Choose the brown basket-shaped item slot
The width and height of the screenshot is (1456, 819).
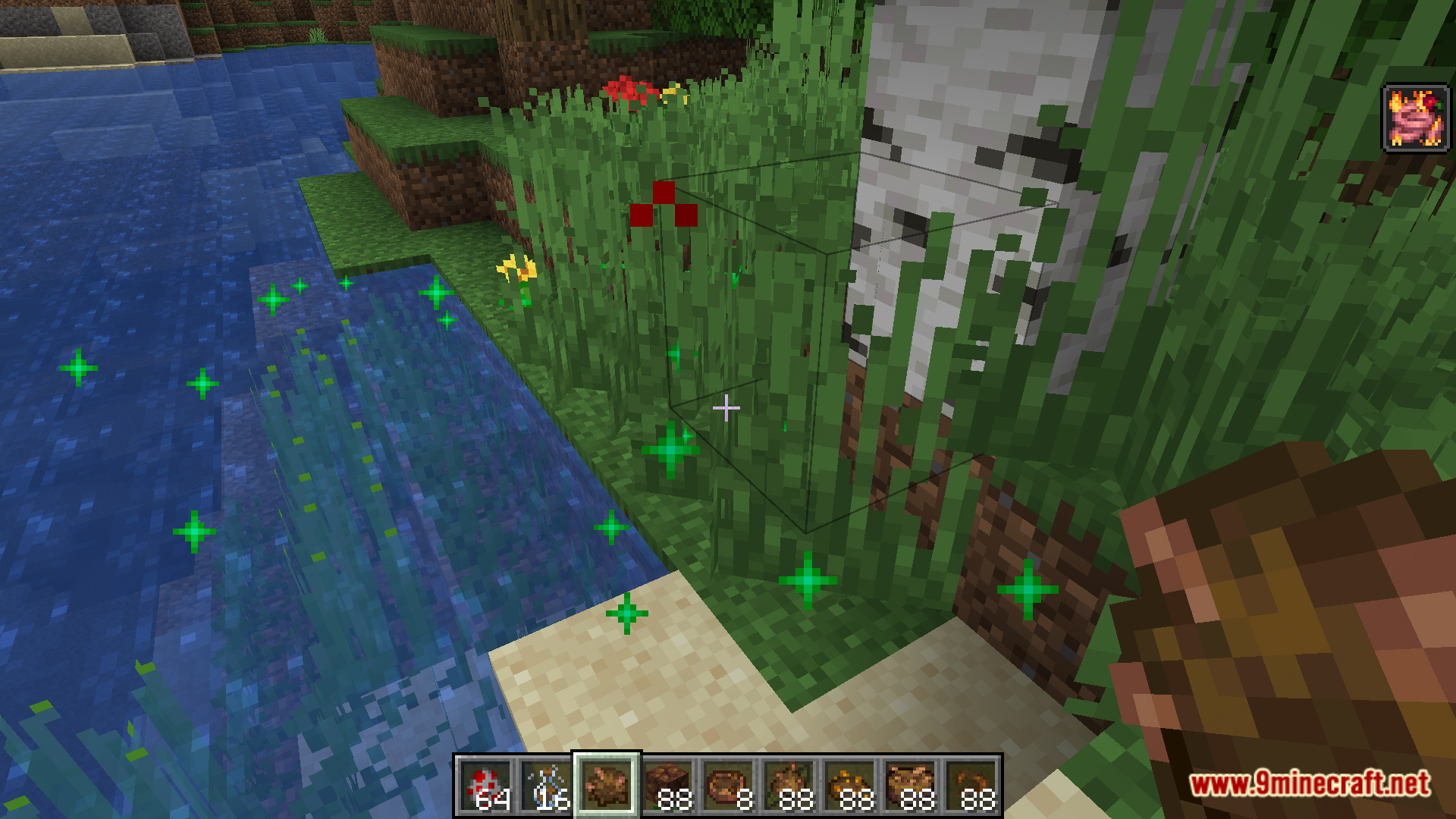tap(910, 786)
